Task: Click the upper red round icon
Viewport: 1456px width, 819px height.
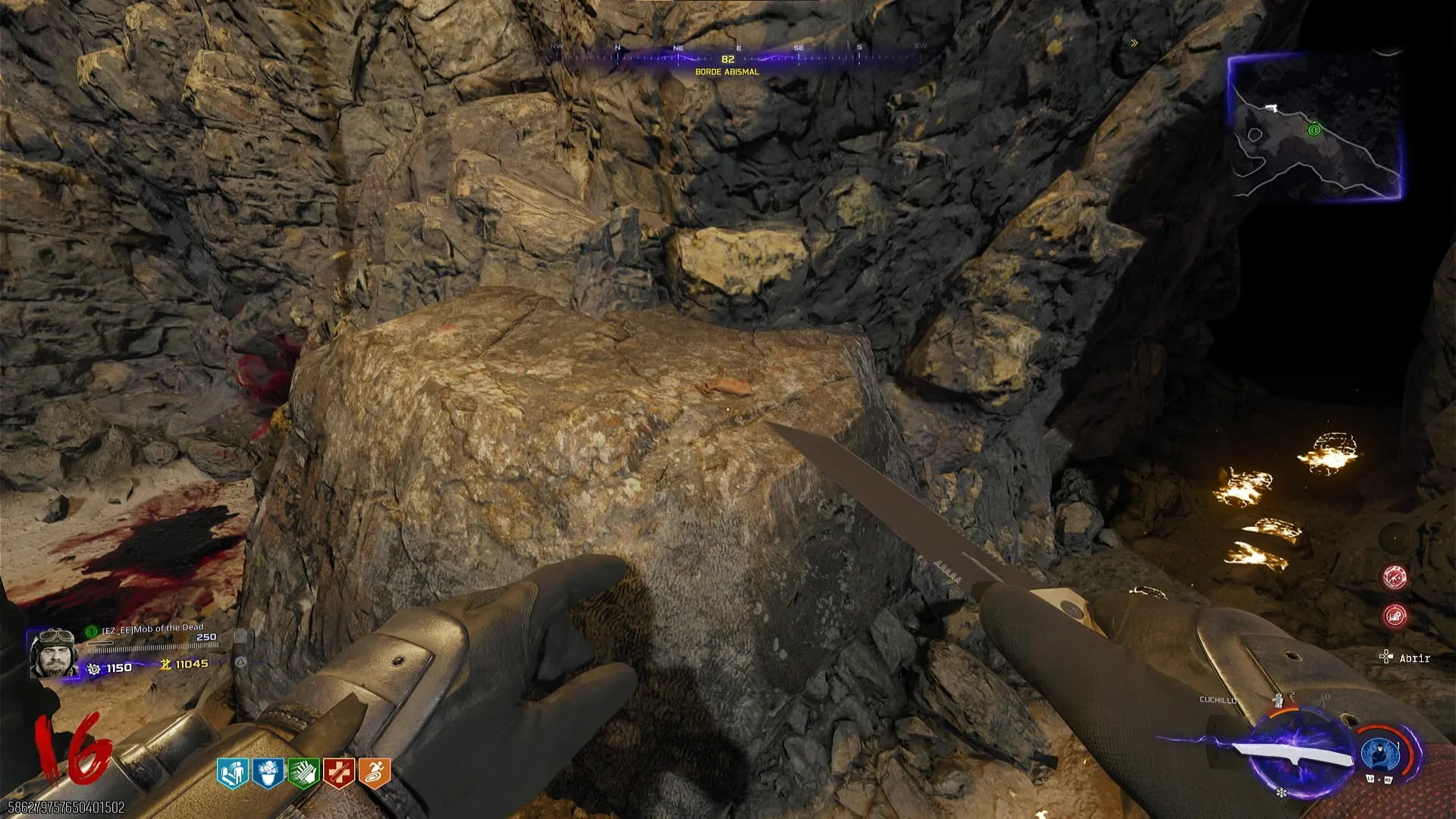Action: pos(1395,578)
